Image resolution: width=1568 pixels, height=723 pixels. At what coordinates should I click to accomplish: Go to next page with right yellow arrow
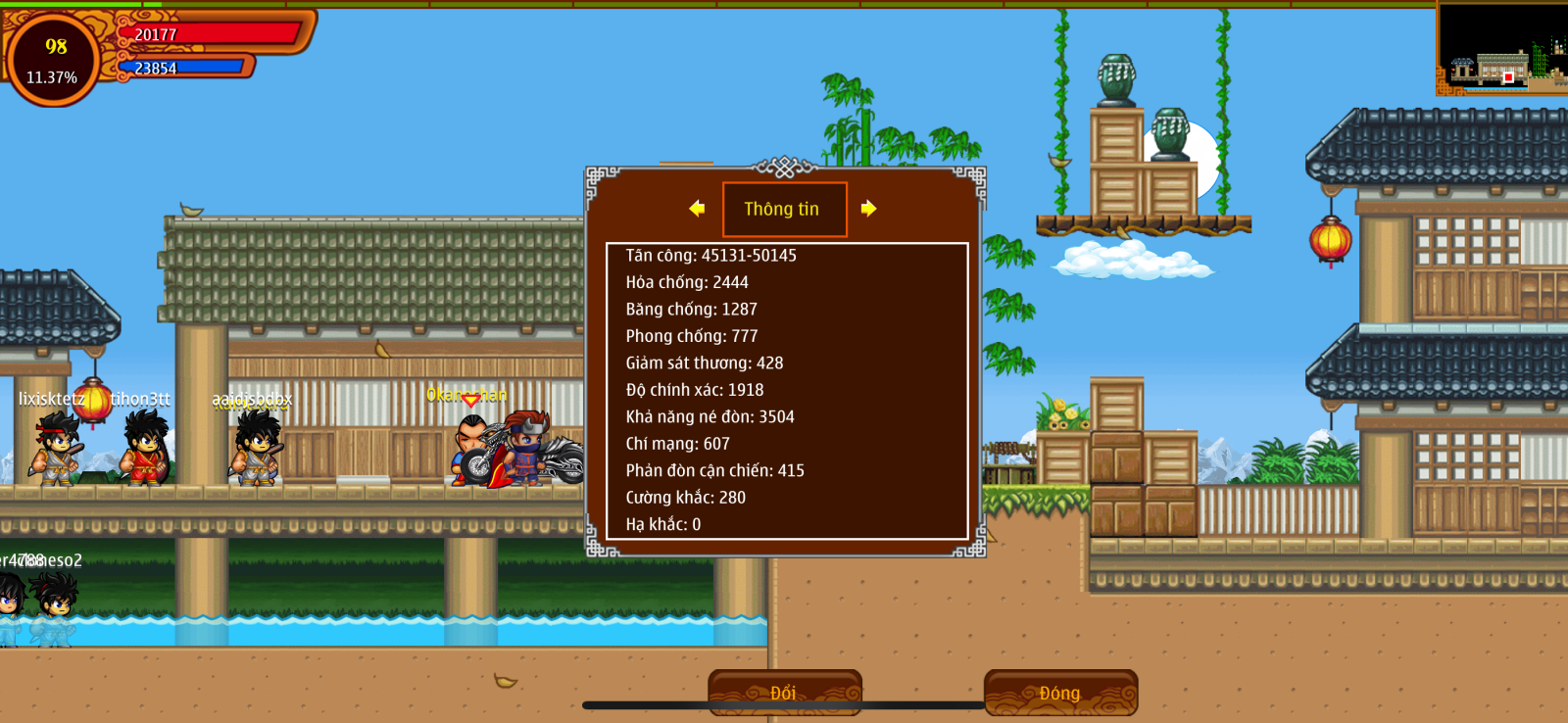pyautogui.click(x=868, y=208)
